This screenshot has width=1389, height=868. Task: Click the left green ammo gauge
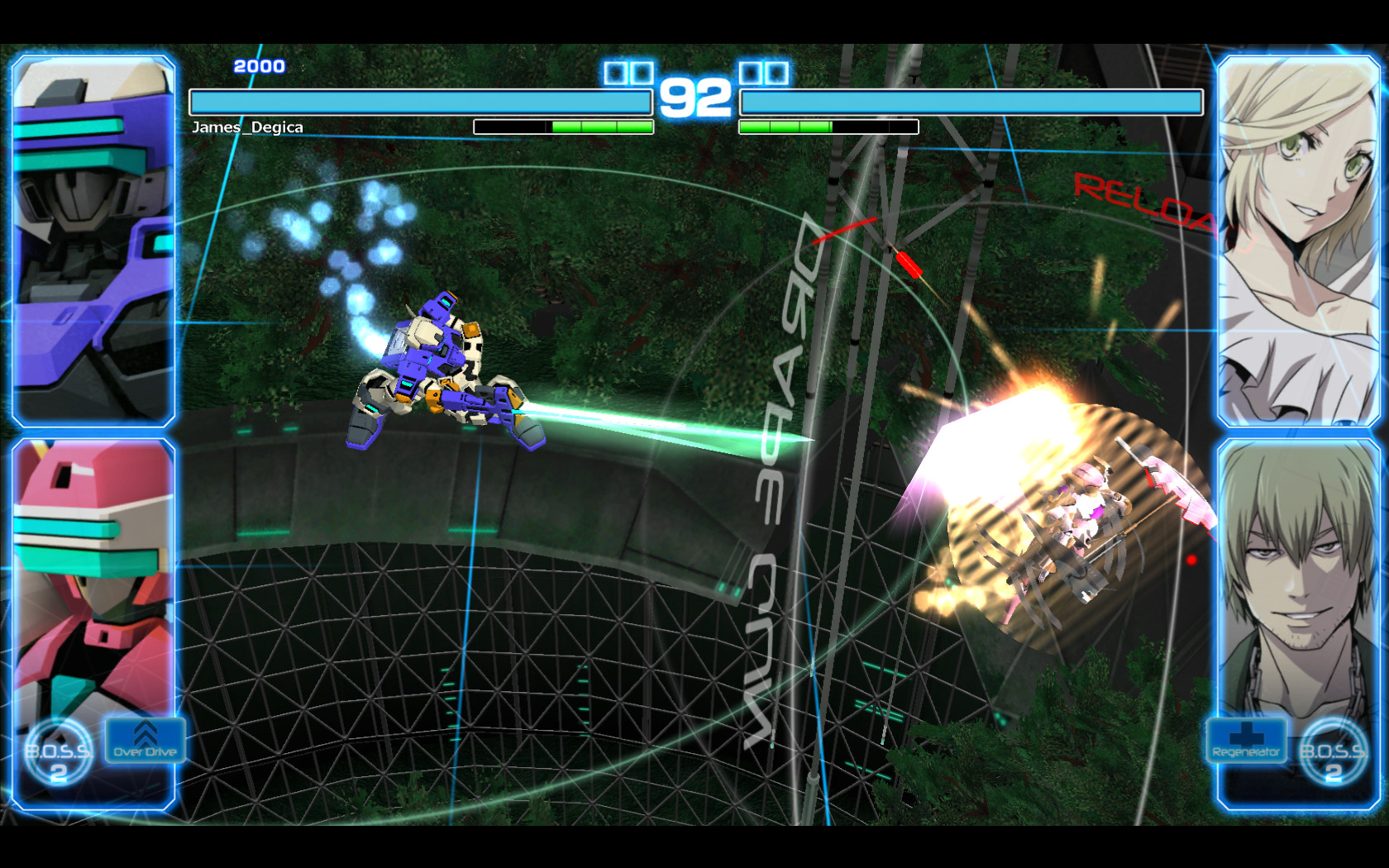pyautogui.click(x=564, y=126)
